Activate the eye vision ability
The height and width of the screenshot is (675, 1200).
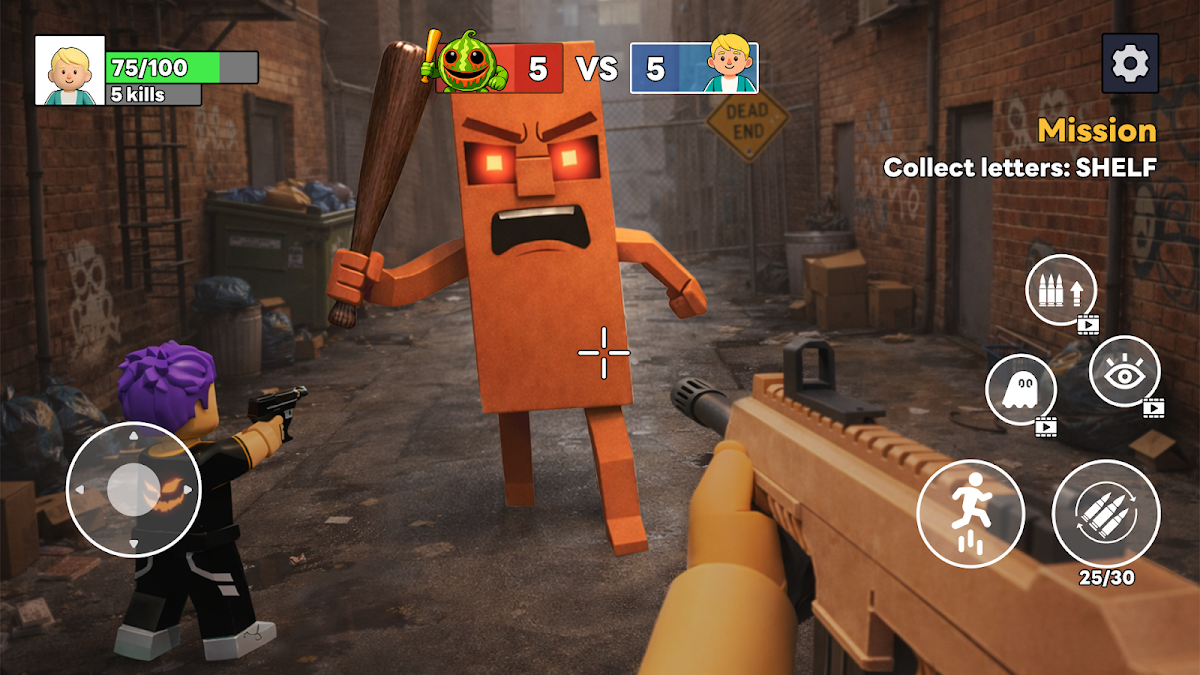tap(1124, 371)
